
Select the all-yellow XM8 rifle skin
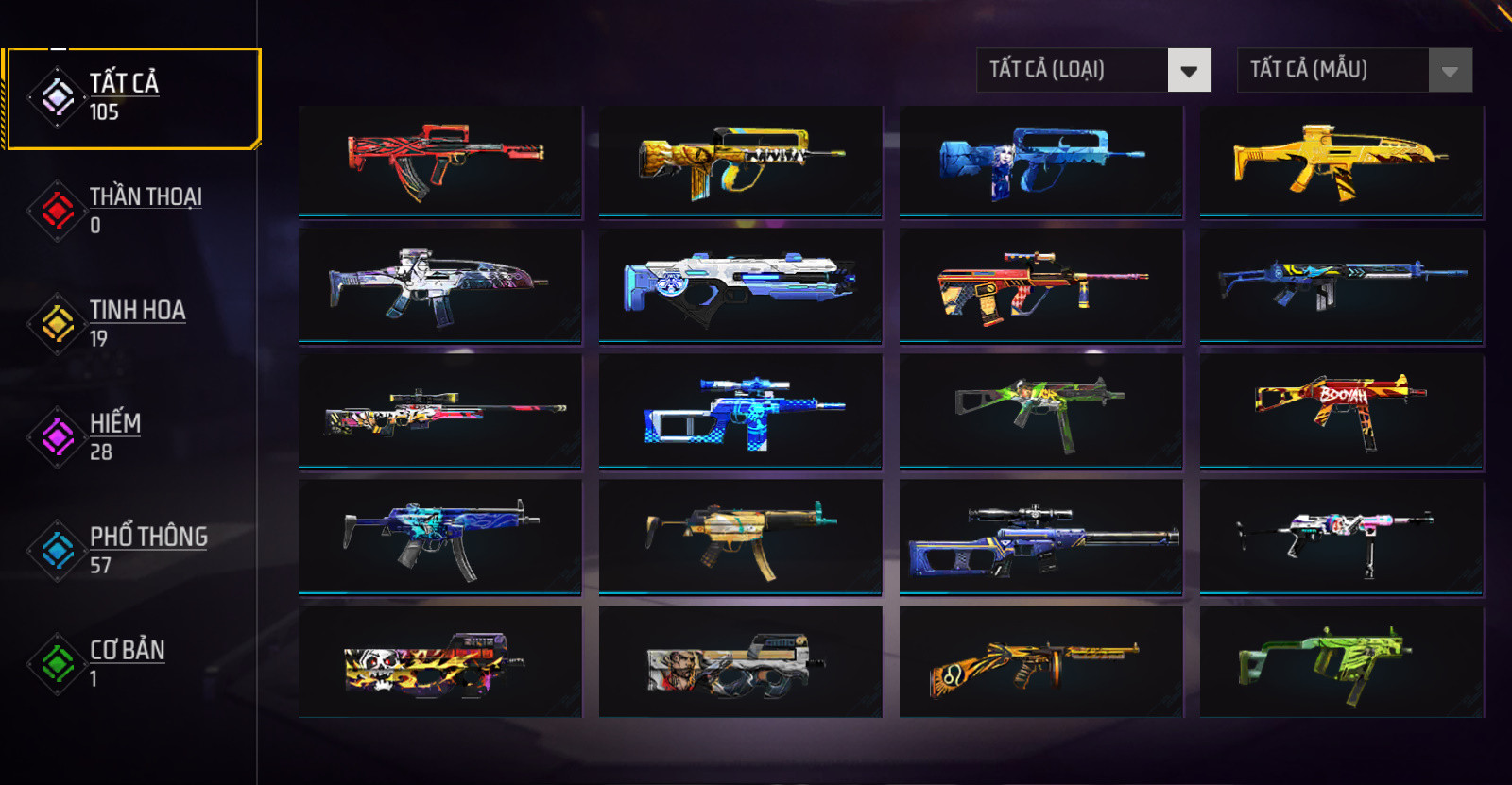click(1341, 162)
